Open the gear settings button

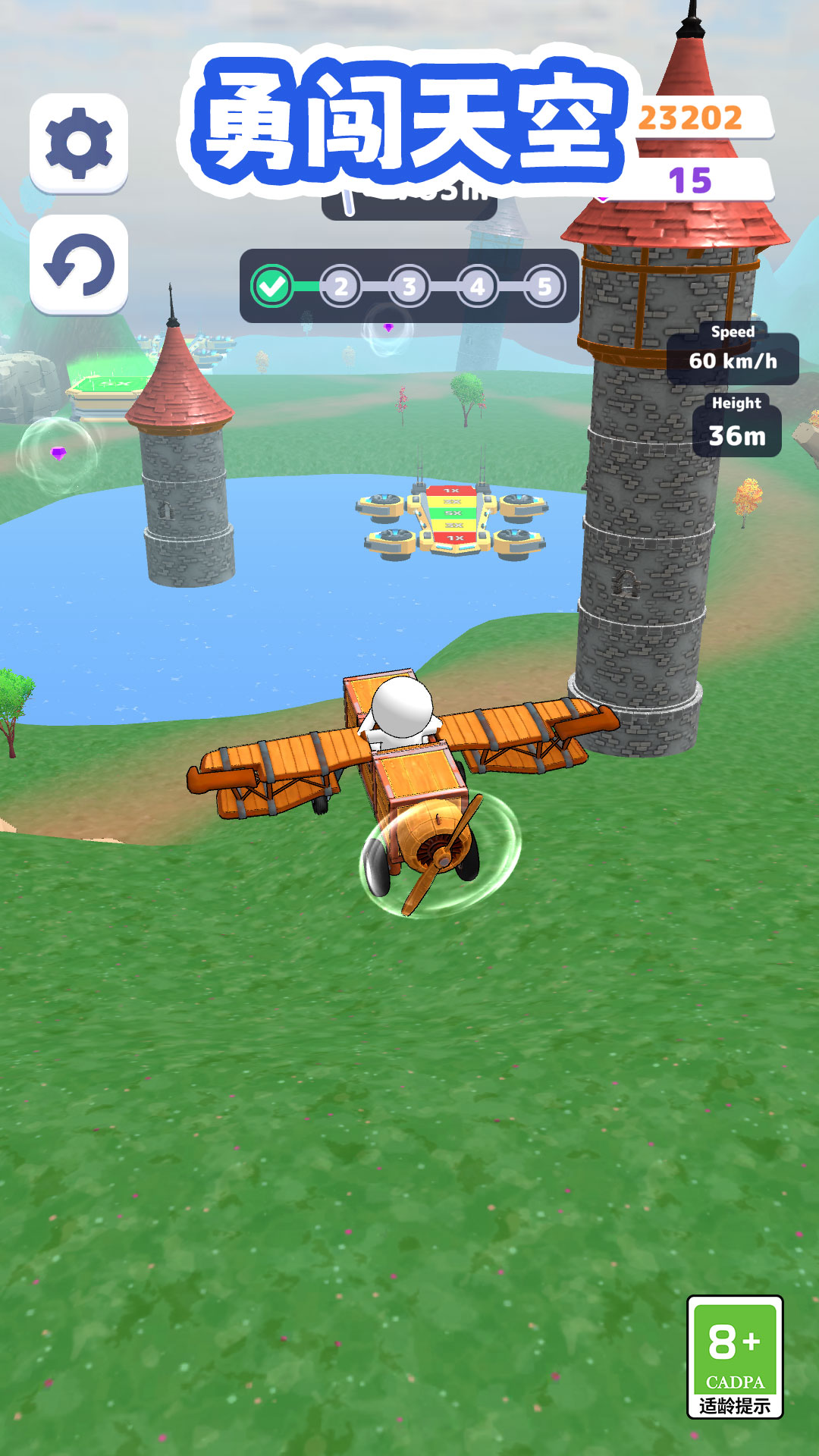coord(79,143)
